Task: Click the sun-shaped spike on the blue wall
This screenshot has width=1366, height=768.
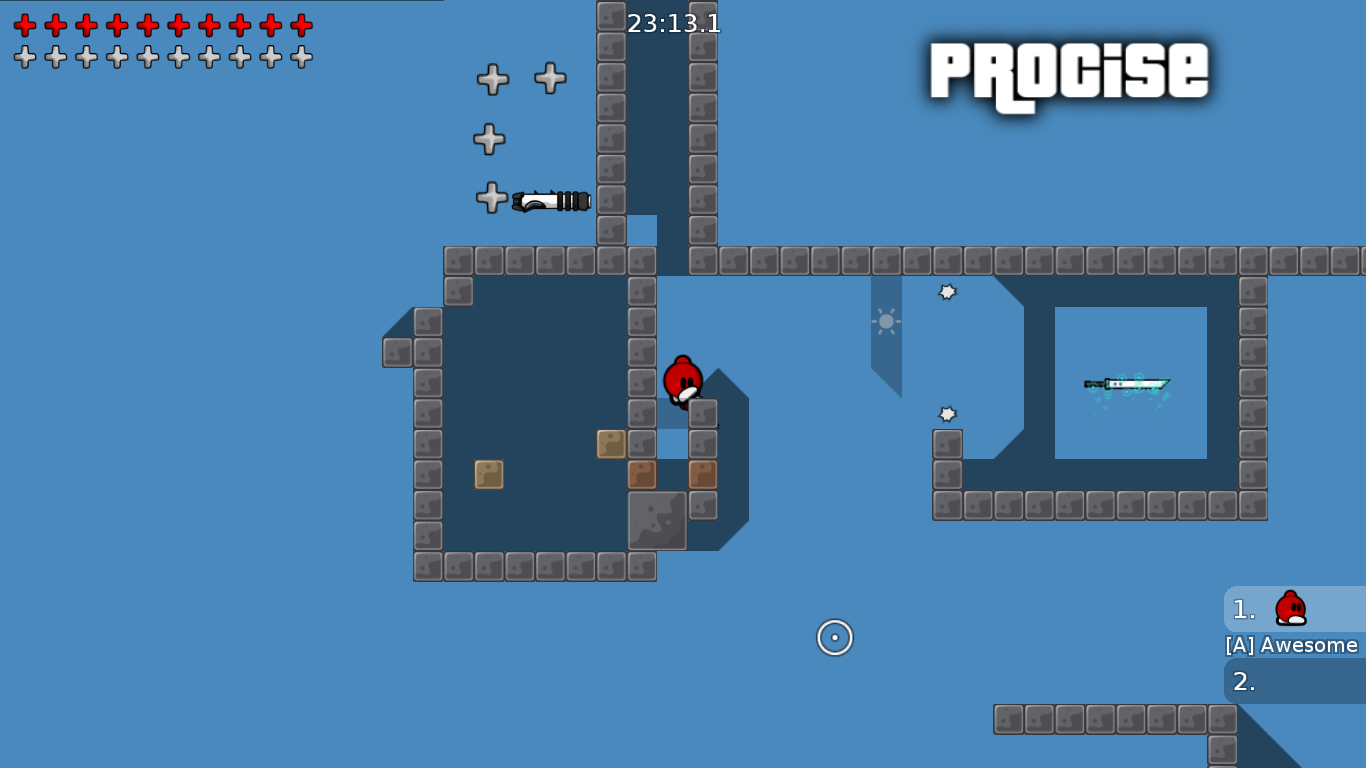Action: click(884, 322)
